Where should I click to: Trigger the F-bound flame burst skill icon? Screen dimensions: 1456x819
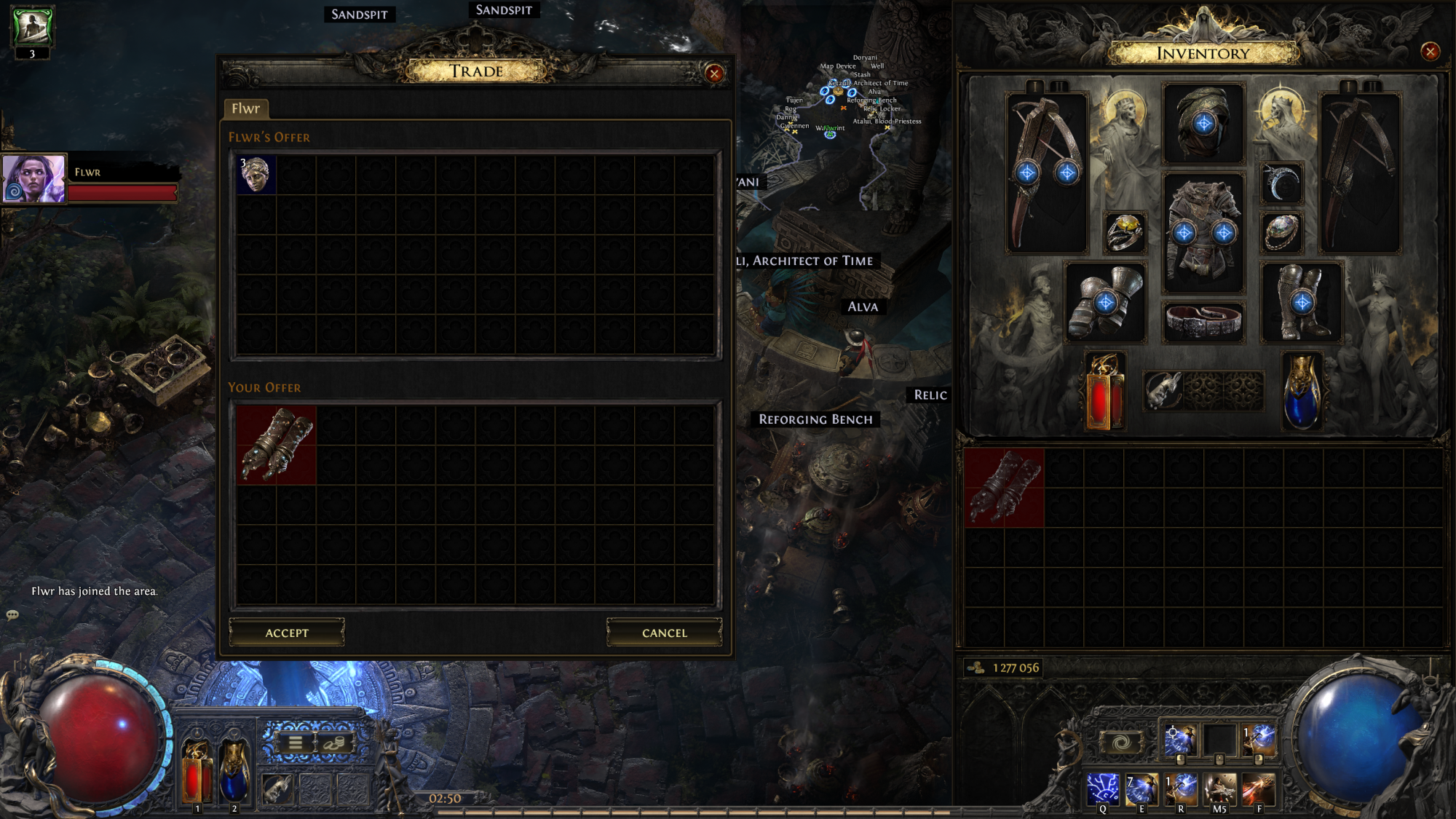coord(1257,789)
